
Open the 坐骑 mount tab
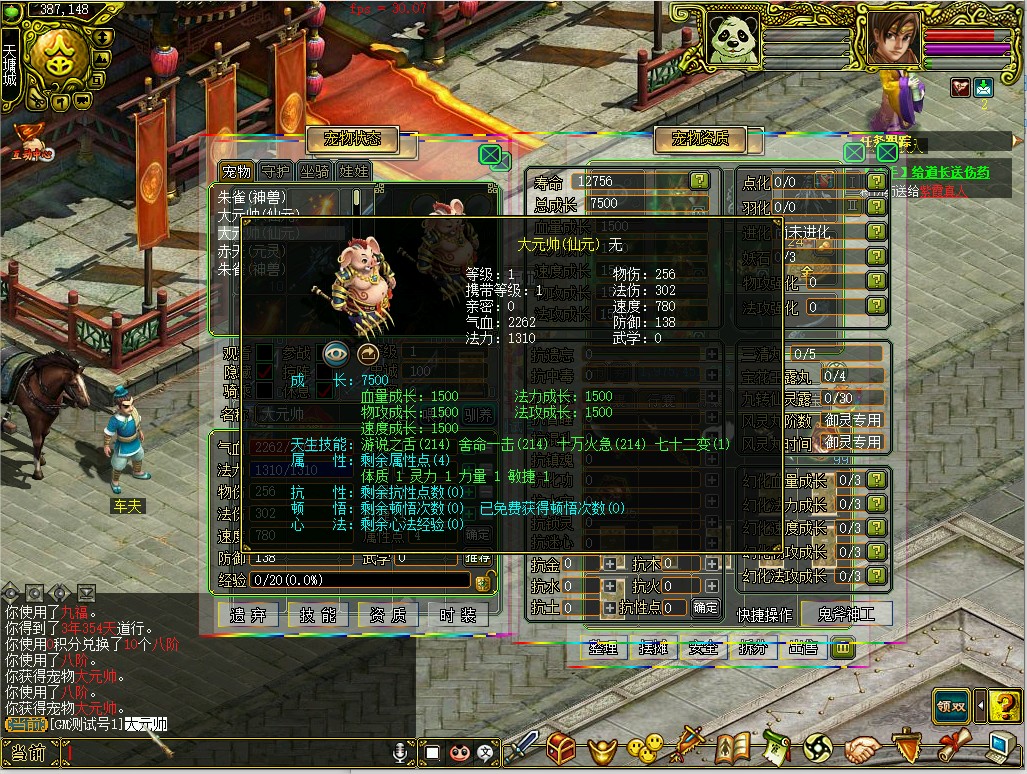pyautogui.click(x=314, y=171)
